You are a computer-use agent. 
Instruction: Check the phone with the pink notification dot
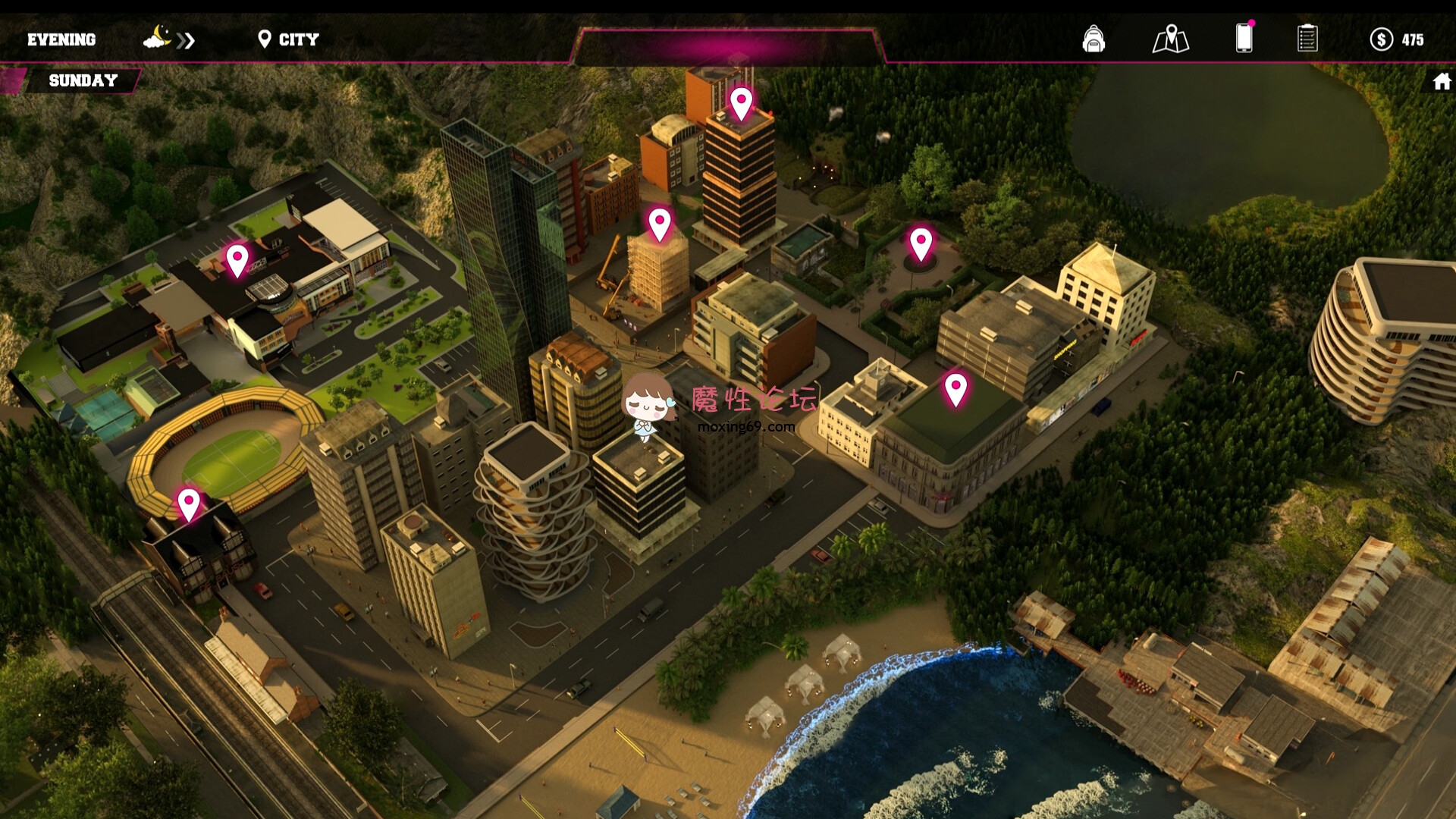(1244, 38)
